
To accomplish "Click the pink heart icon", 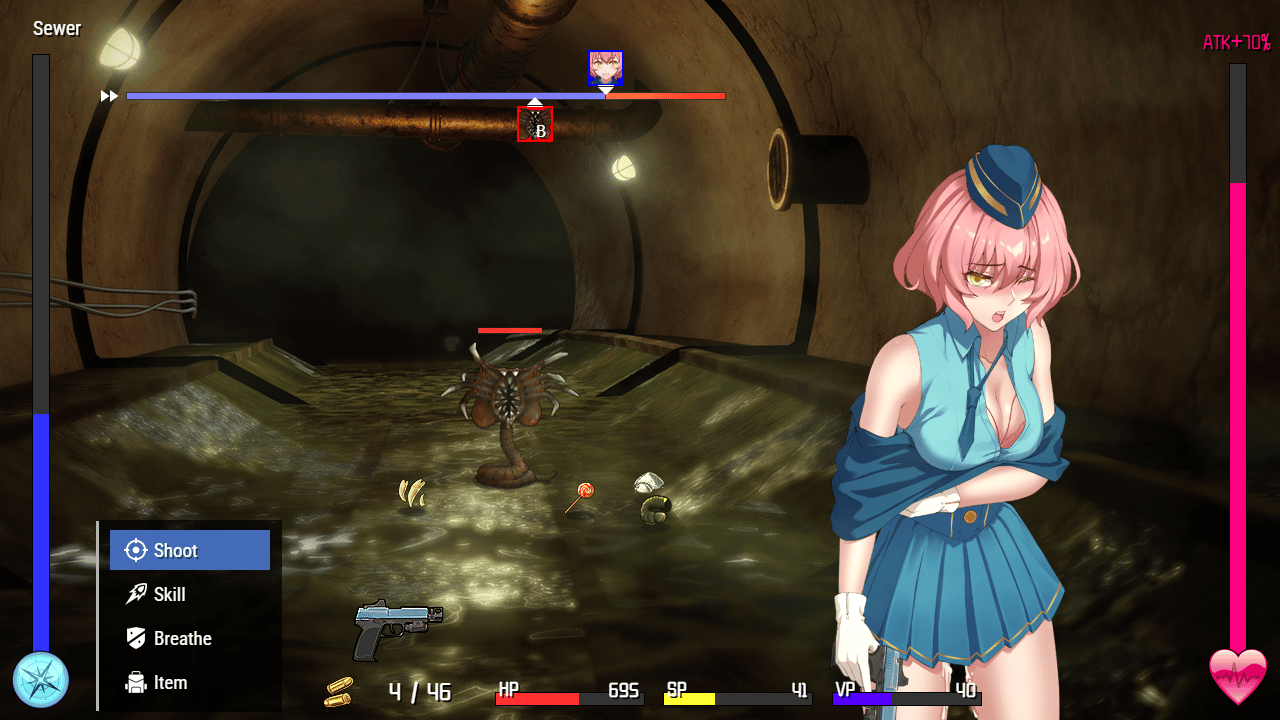I will click(x=1238, y=676).
